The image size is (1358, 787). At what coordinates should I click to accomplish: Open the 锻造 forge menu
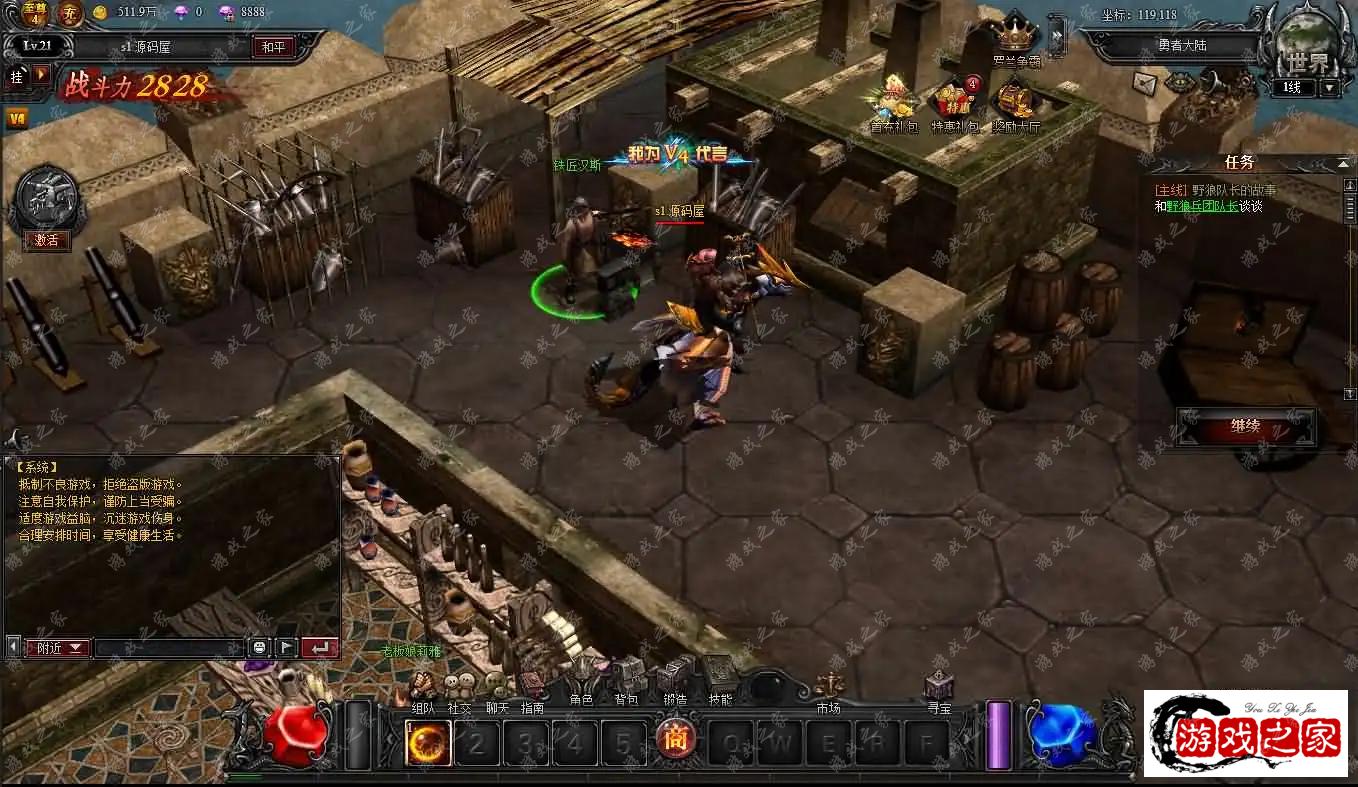coord(674,681)
